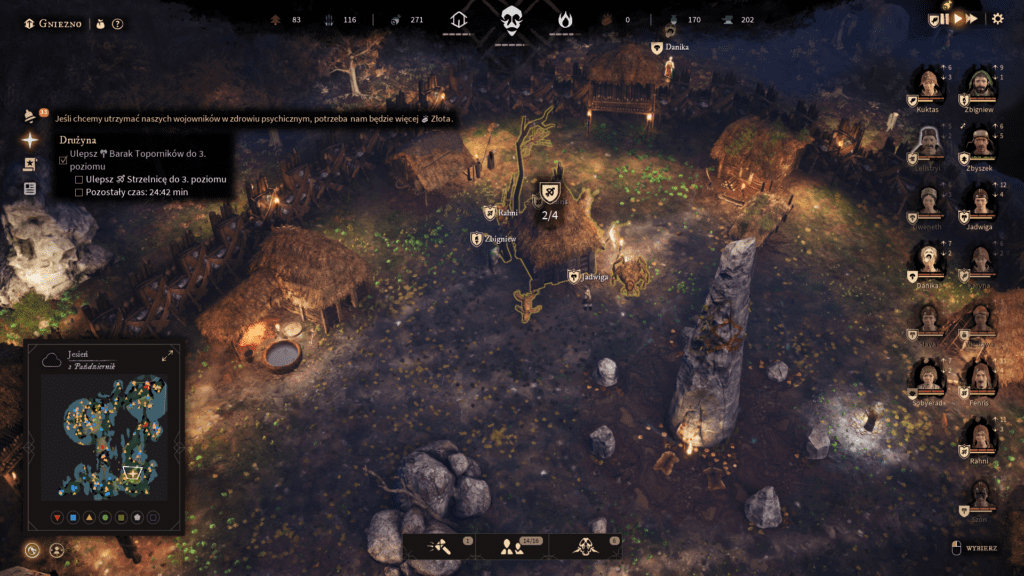Toggle the blue square minimap filter
1024x576 pixels.
72,517
